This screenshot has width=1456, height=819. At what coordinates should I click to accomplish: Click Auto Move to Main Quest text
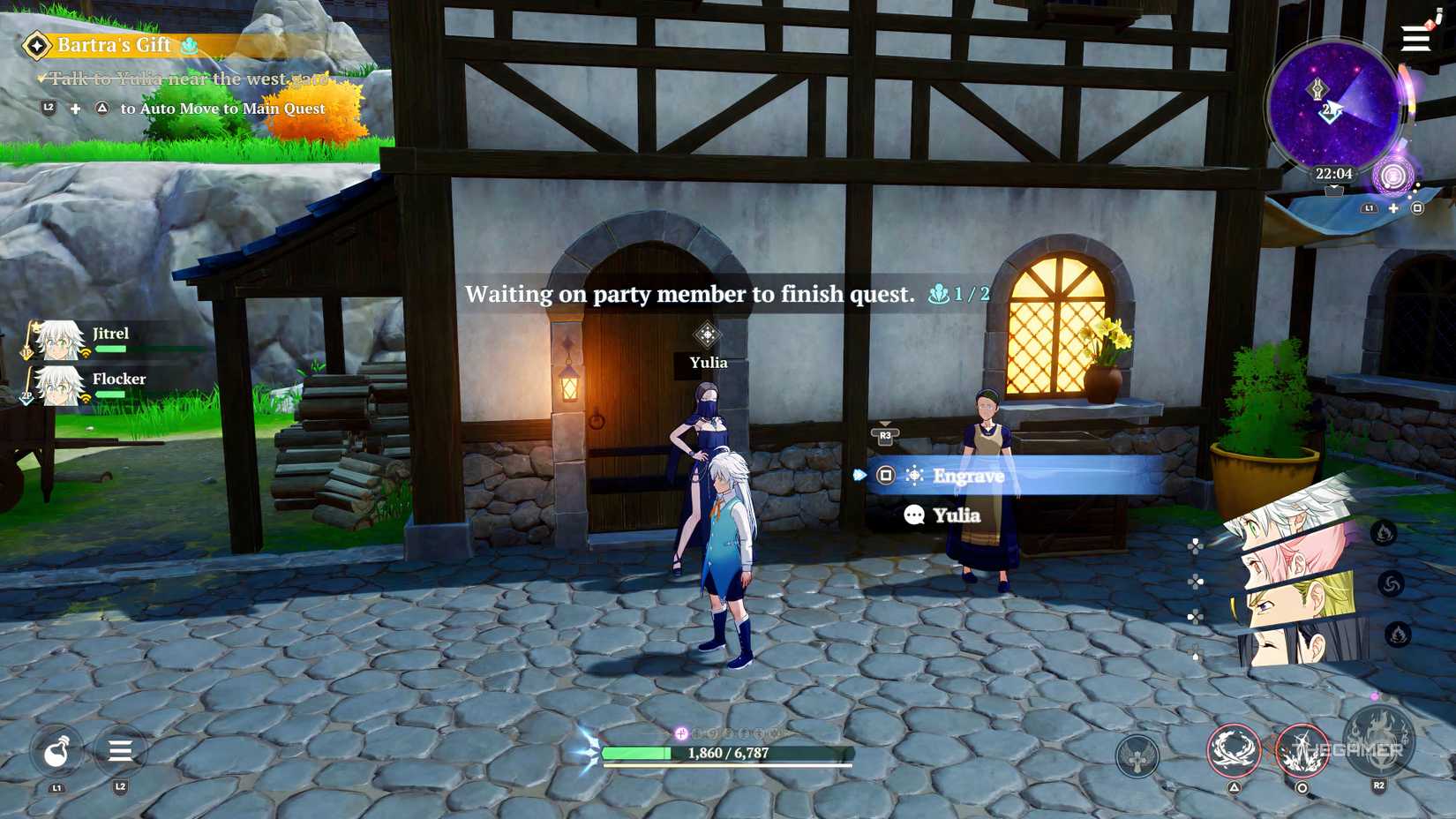point(223,108)
